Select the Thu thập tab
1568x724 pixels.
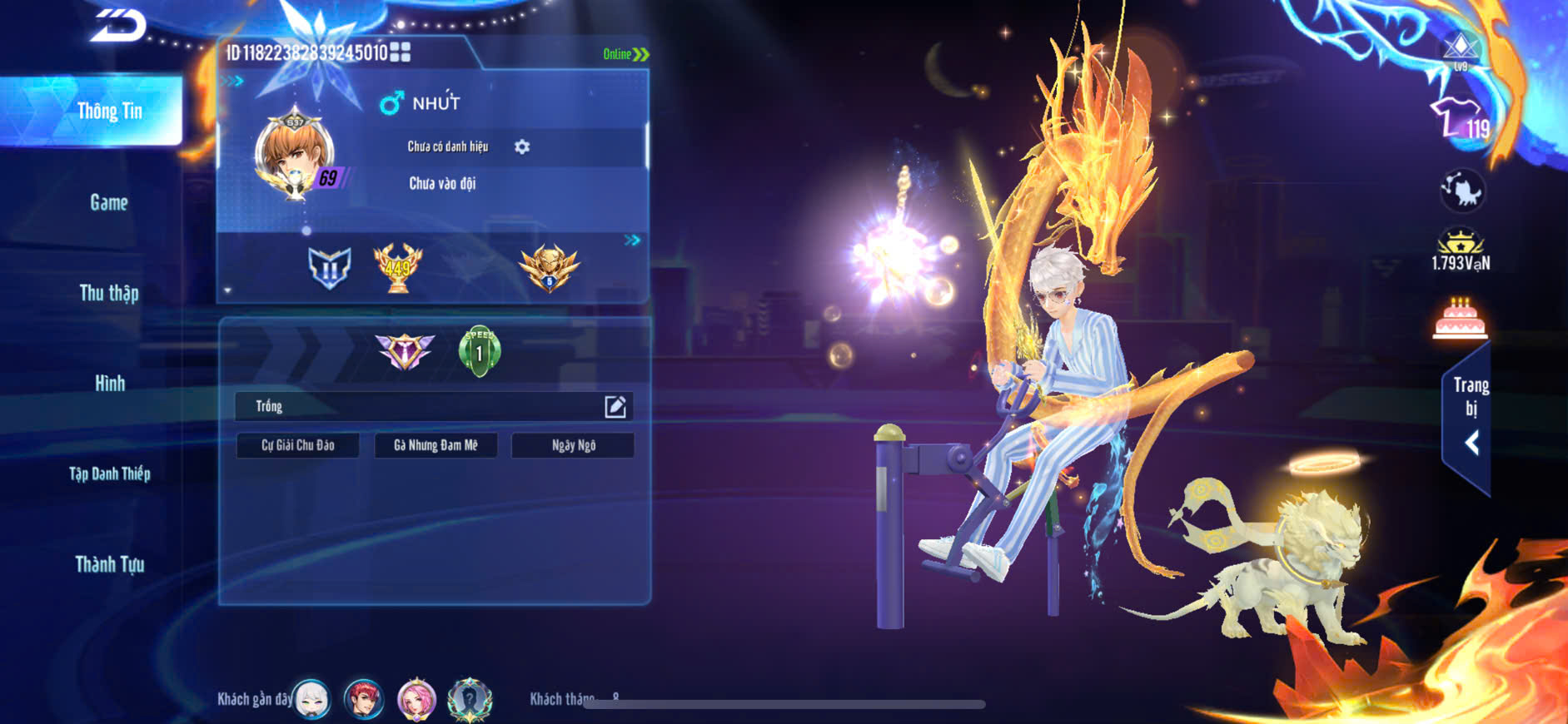click(109, 293)
